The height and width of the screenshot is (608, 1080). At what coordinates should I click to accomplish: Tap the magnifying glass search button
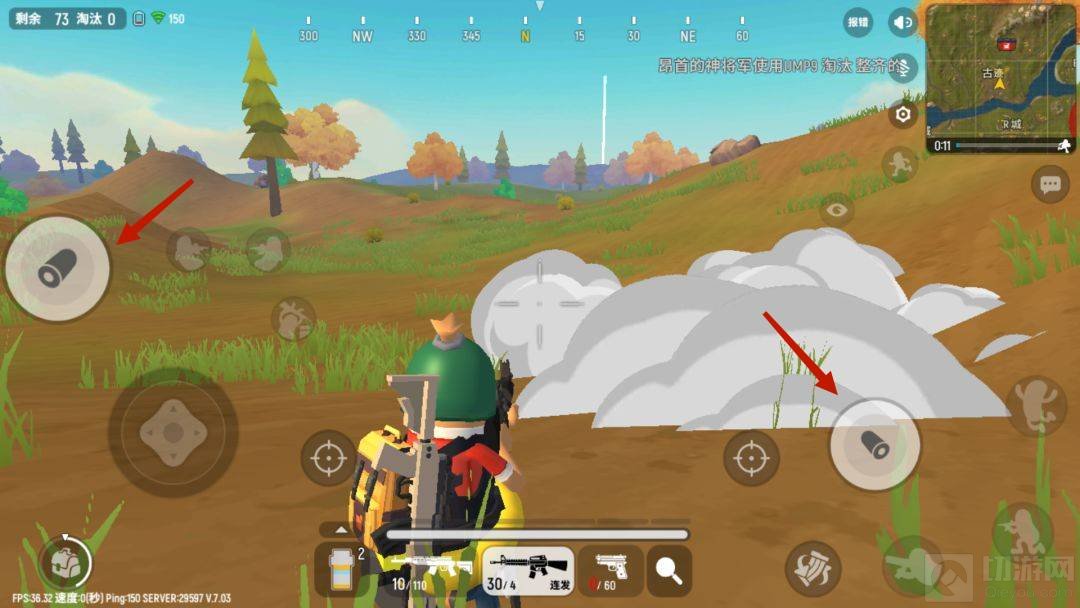(669, 570)
